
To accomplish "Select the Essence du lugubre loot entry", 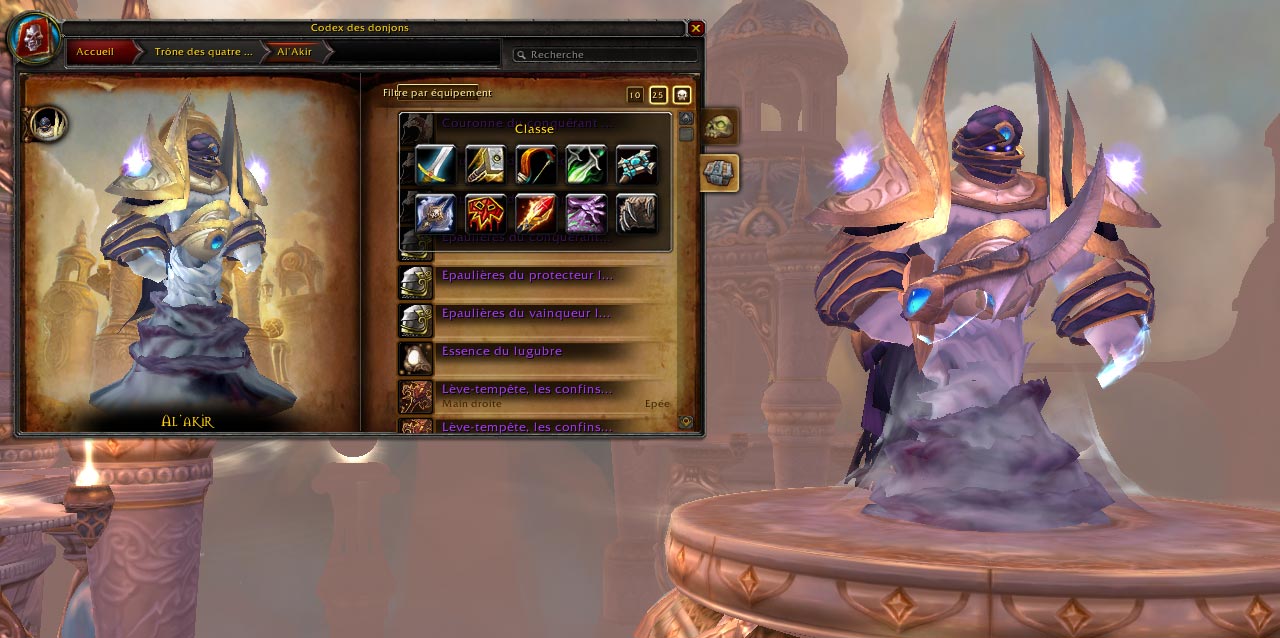I will [x=501, y=352].
